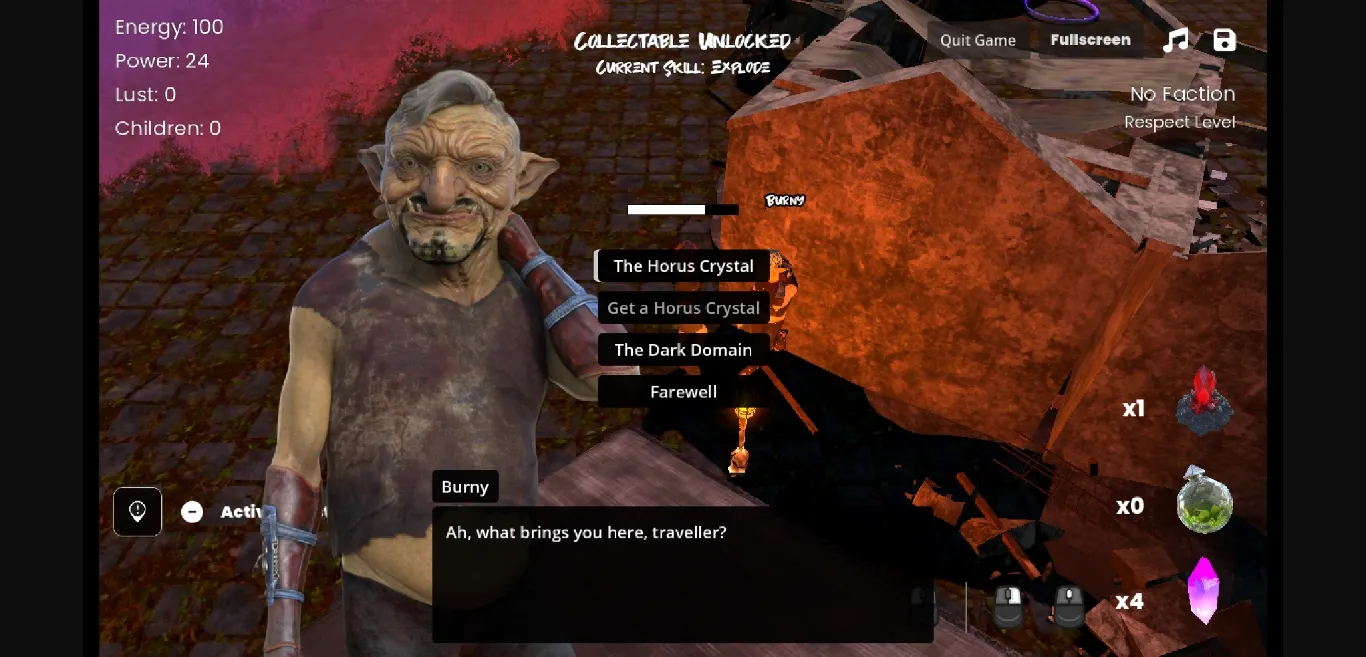1366x657 pixels.
Task: Use the green potion flask item
Action: point(1204,500)
